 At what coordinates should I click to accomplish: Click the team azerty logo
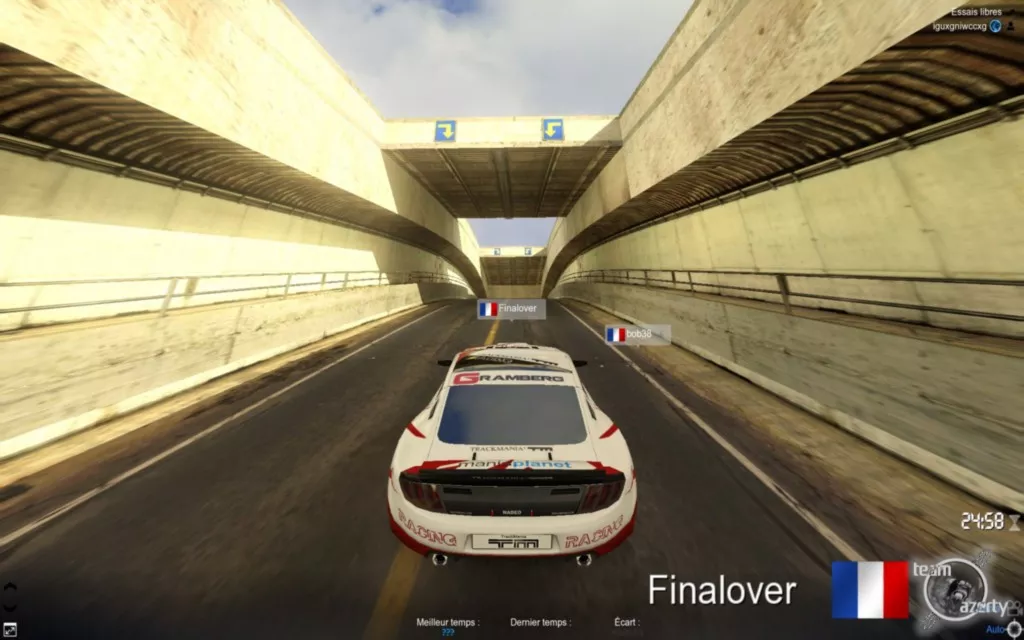(954, 591)
